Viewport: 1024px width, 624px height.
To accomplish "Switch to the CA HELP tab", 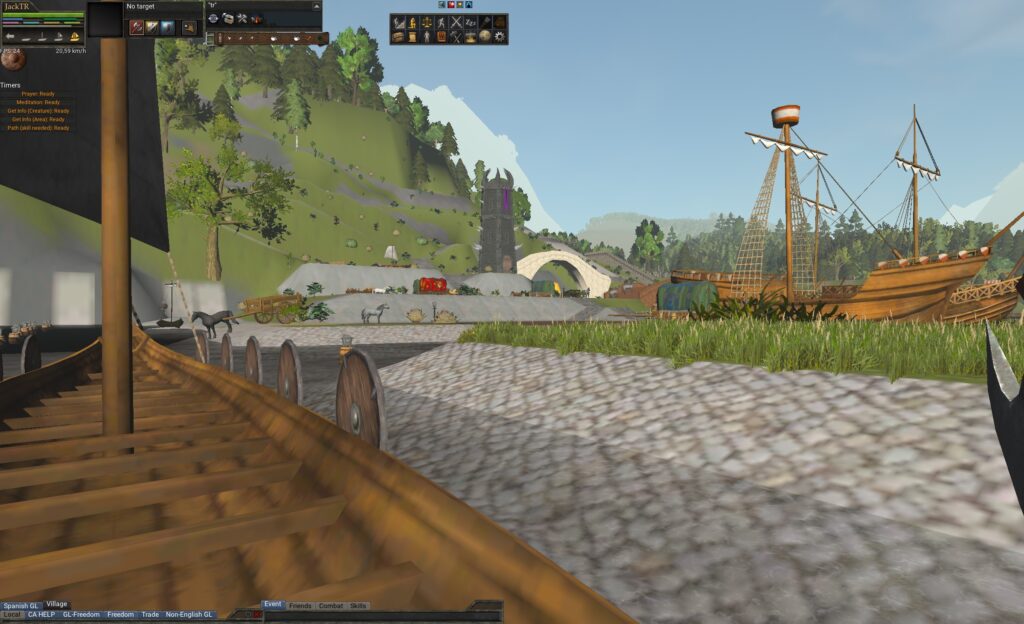I will click(x=41, y=615).
